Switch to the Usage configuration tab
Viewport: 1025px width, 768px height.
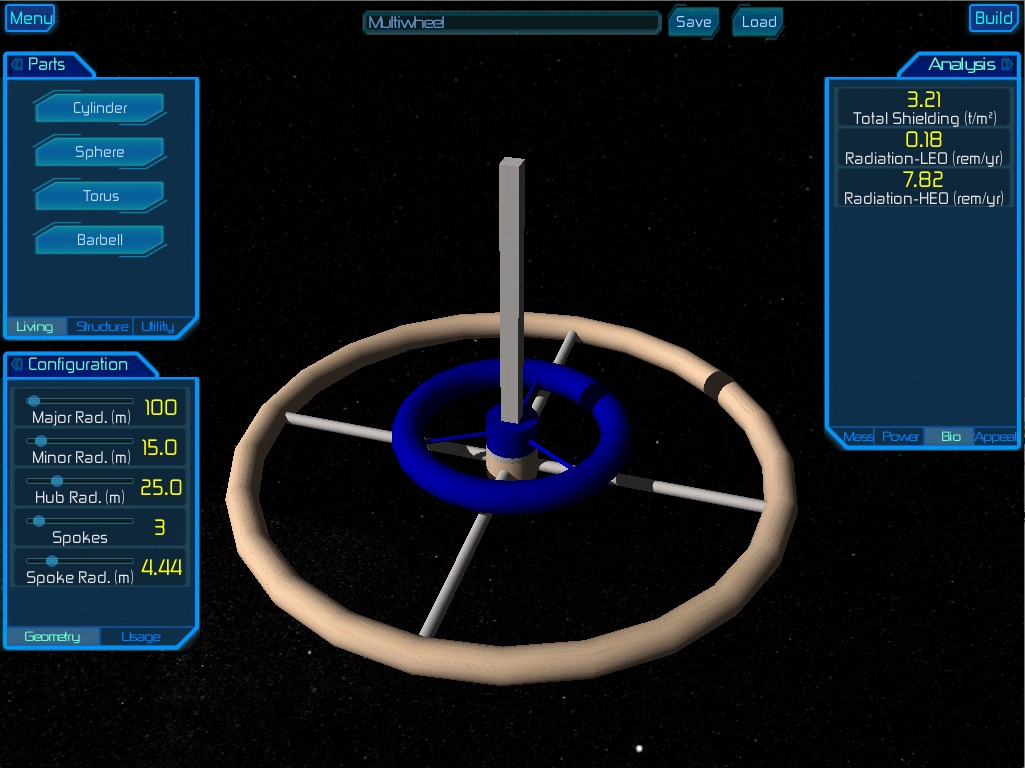point(140,637)
